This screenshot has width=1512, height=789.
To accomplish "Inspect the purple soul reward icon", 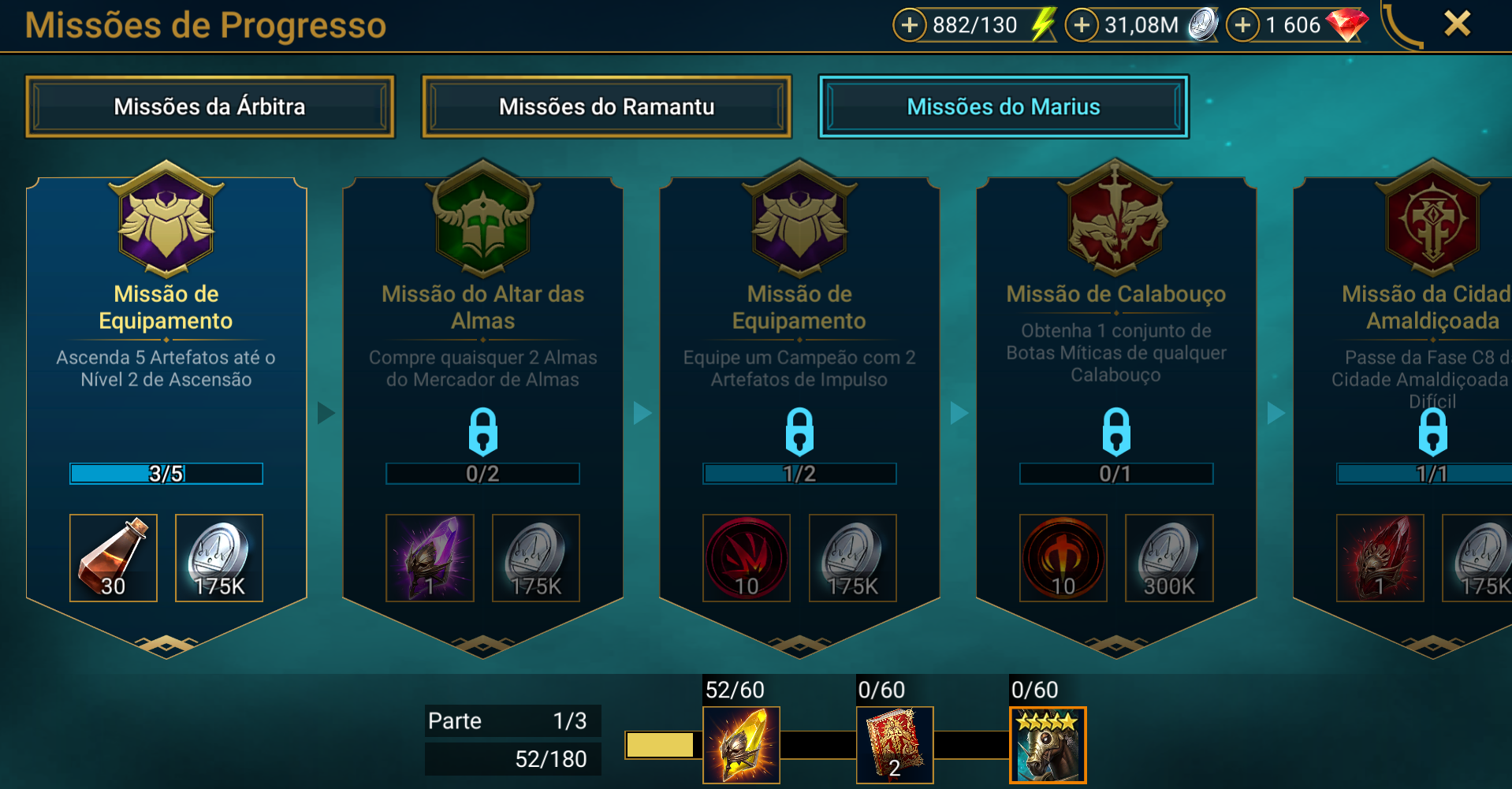I will 430,558.
